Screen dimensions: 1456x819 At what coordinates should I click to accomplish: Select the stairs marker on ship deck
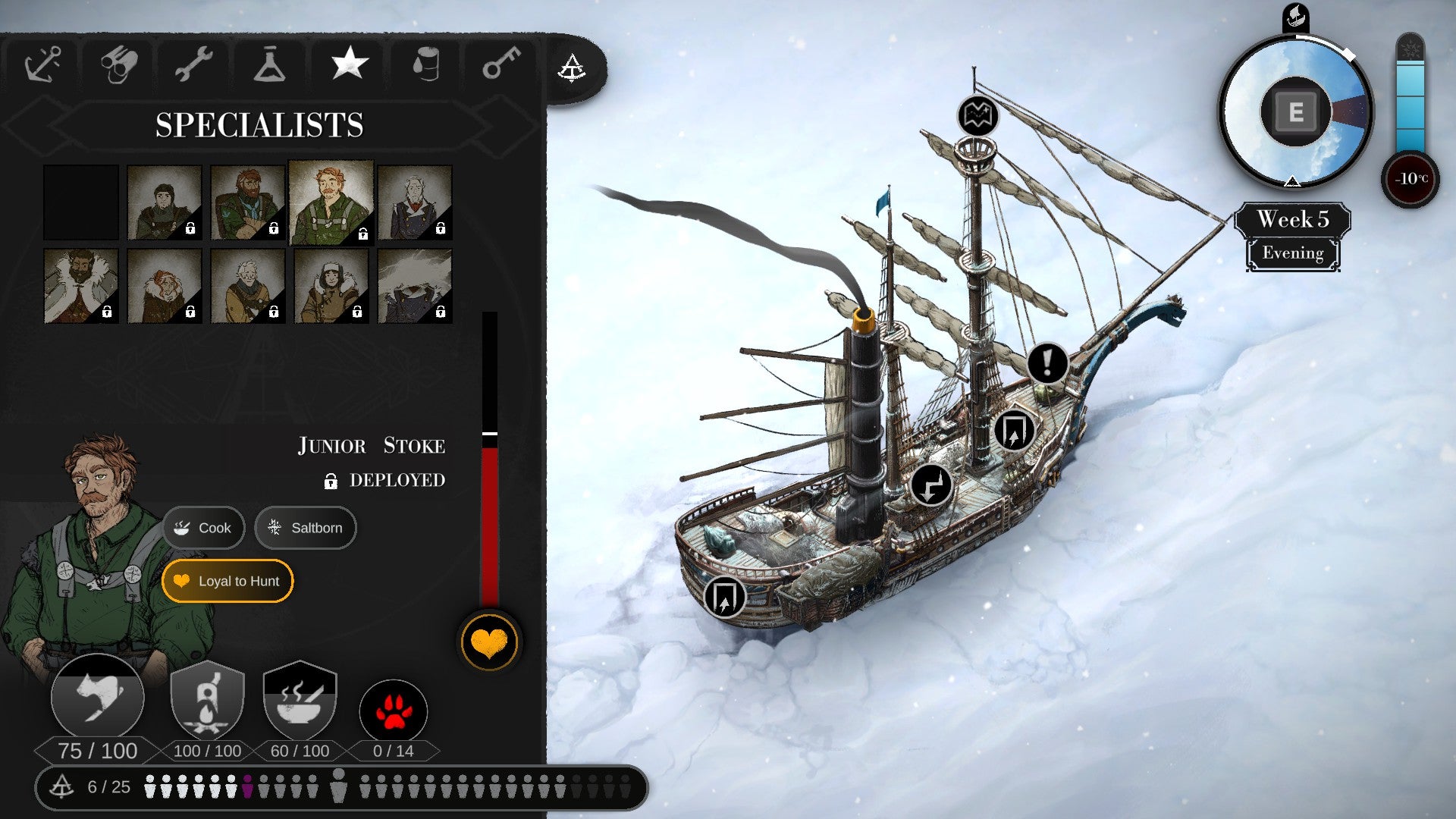(x=931, y=485)
